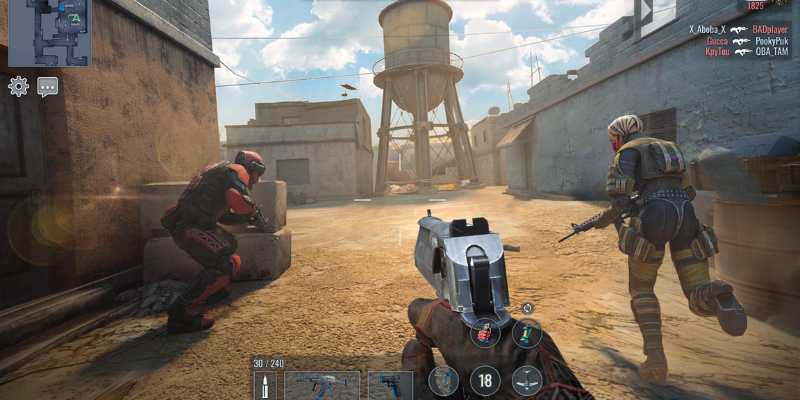Tap the round button showing 18
The width and height of the screenshot is (800, 400).
(485, 380)
